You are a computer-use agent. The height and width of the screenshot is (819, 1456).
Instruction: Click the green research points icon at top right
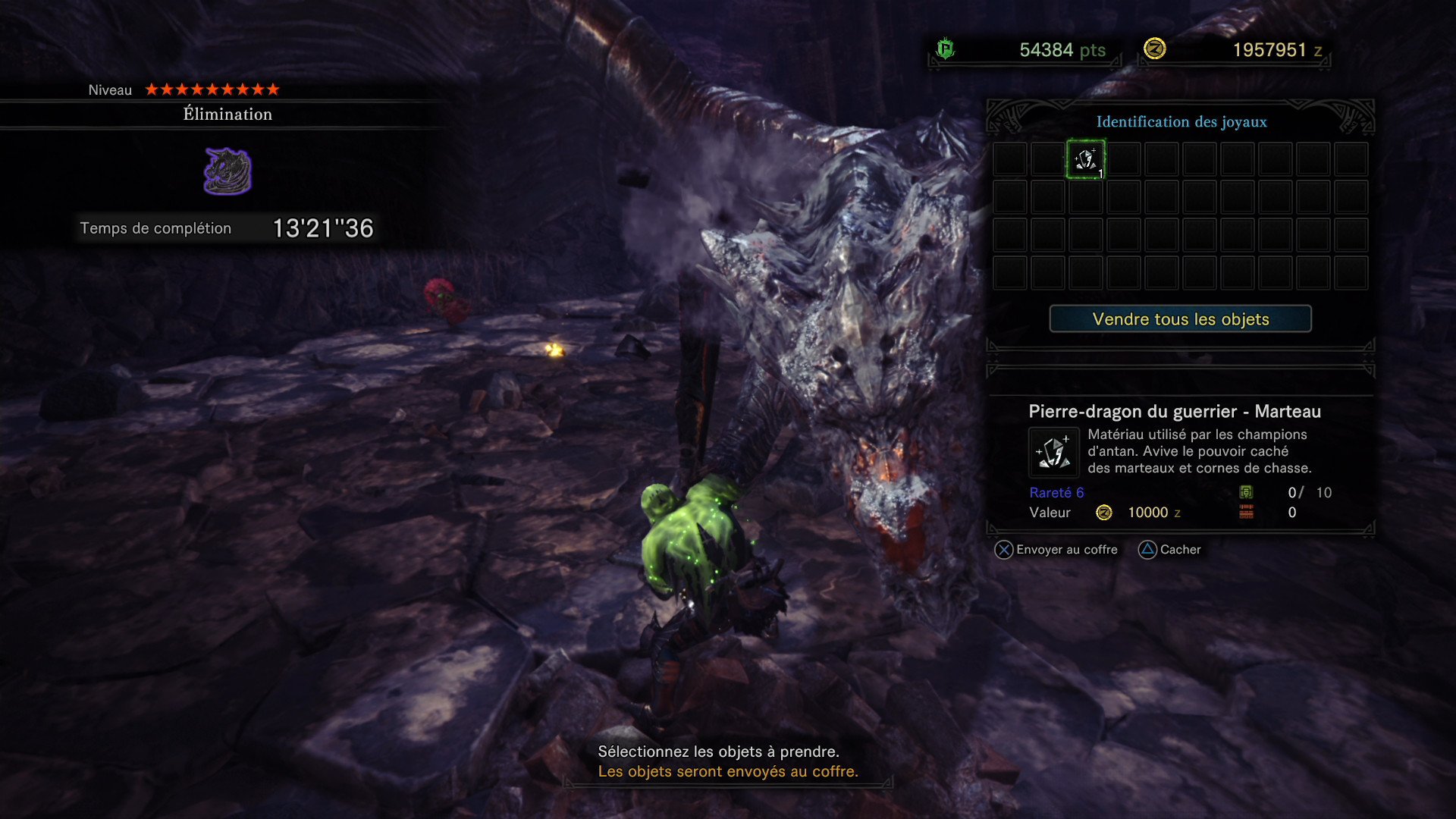(x=946, y=49)
